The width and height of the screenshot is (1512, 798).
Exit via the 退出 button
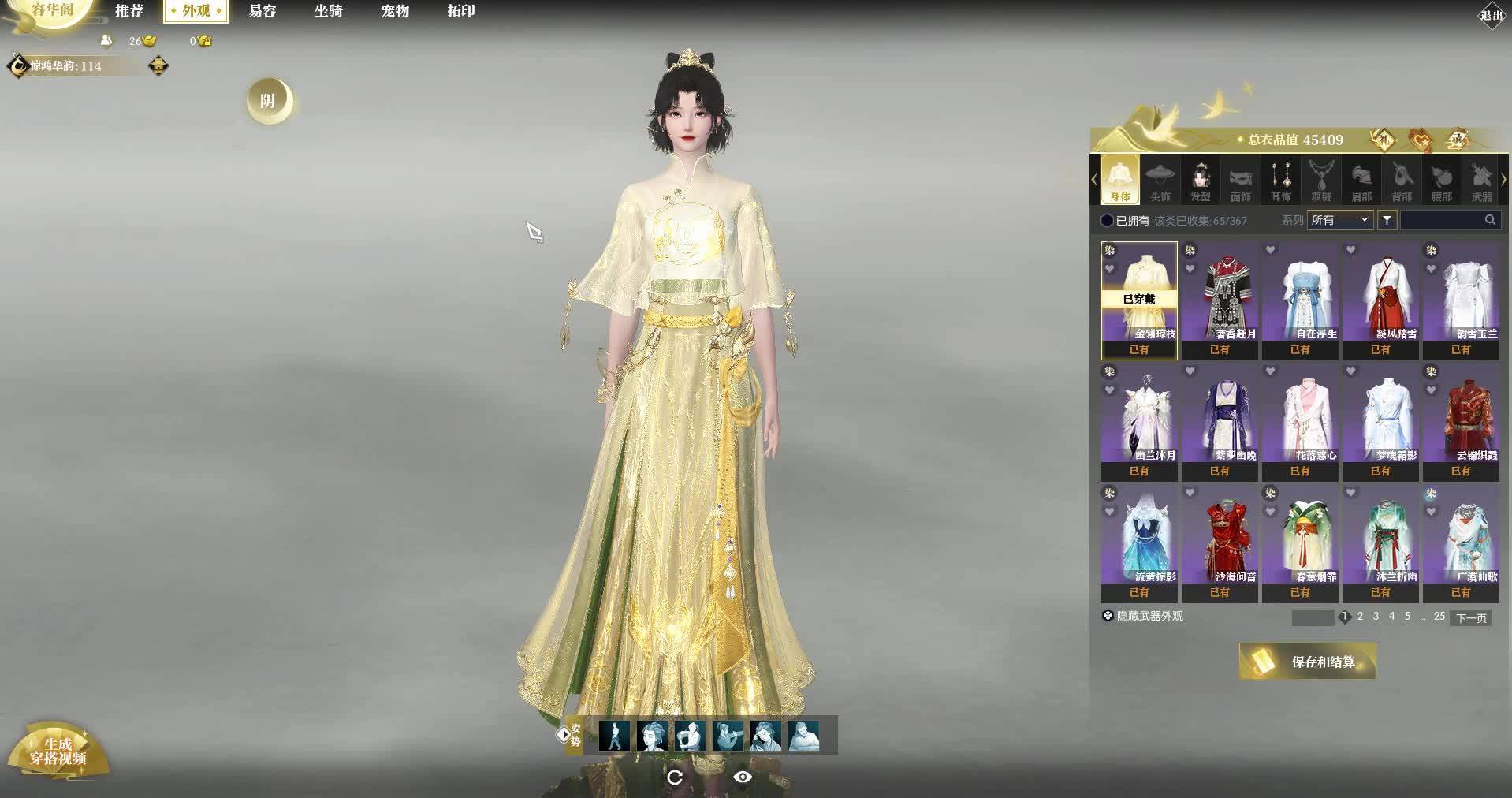pos(1491,15)
